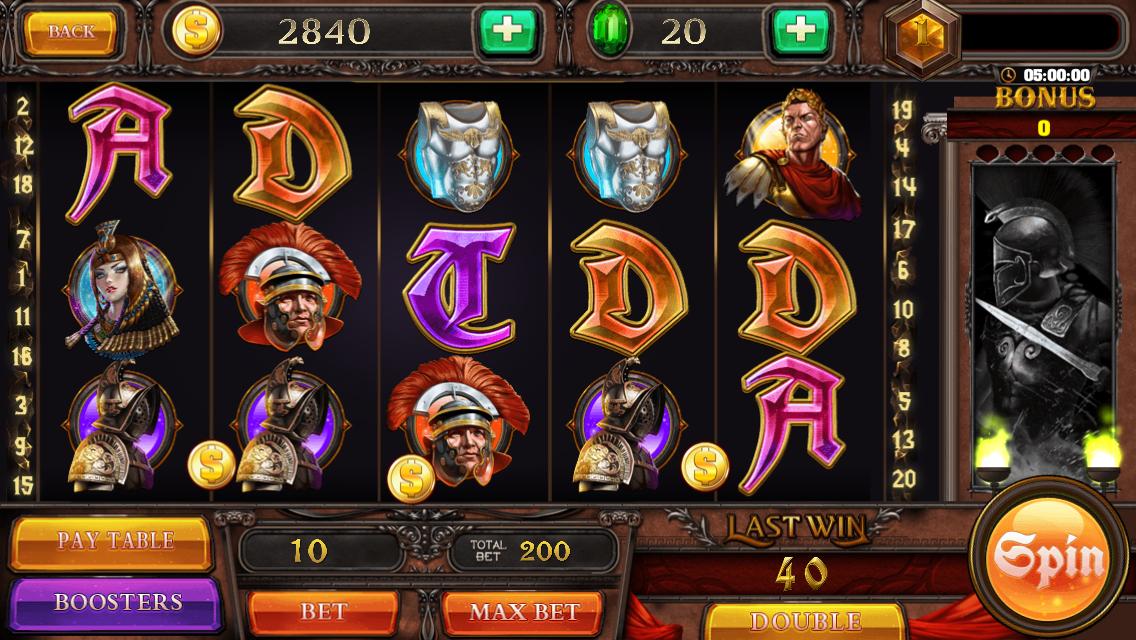This screenshot has width=1136, height=640.
Task: Open the Boosters menu
Action: click(117, 602)
